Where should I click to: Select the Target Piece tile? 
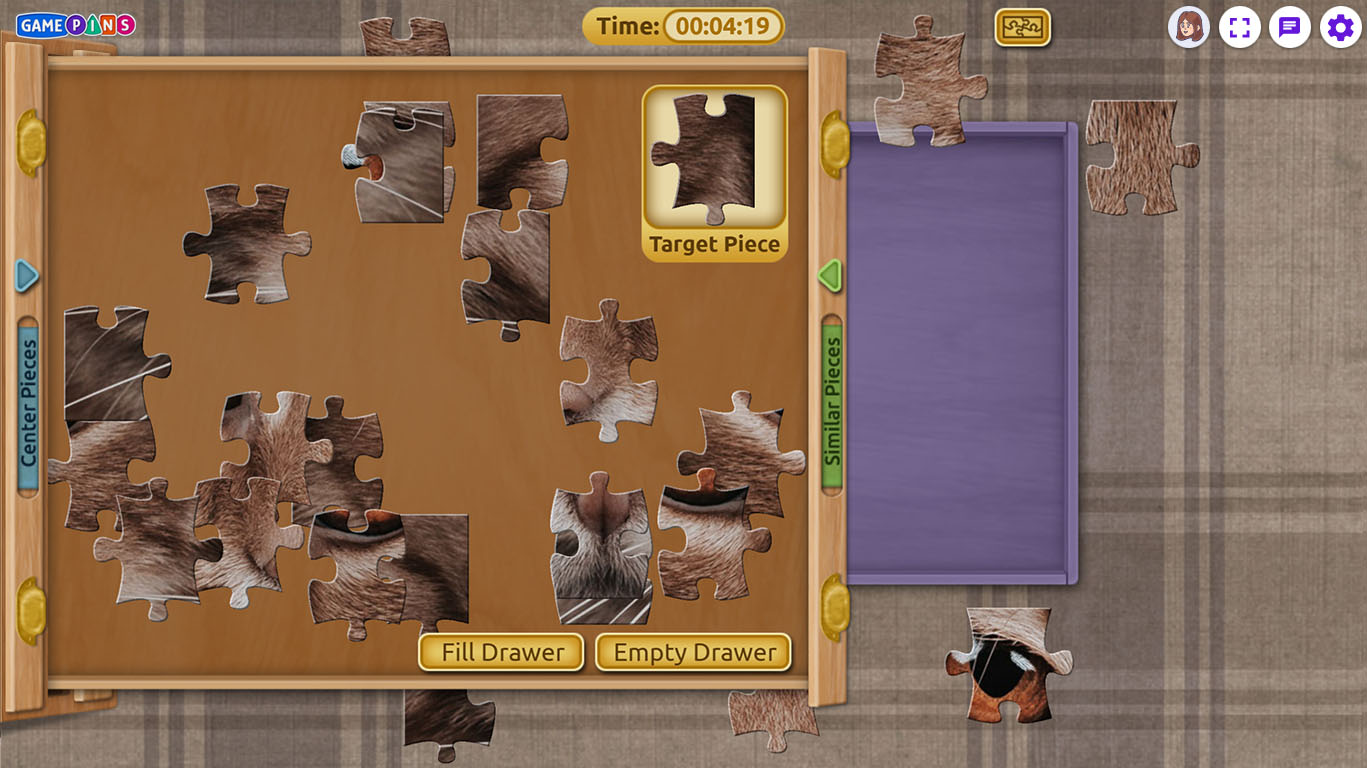tap(714, 172)
